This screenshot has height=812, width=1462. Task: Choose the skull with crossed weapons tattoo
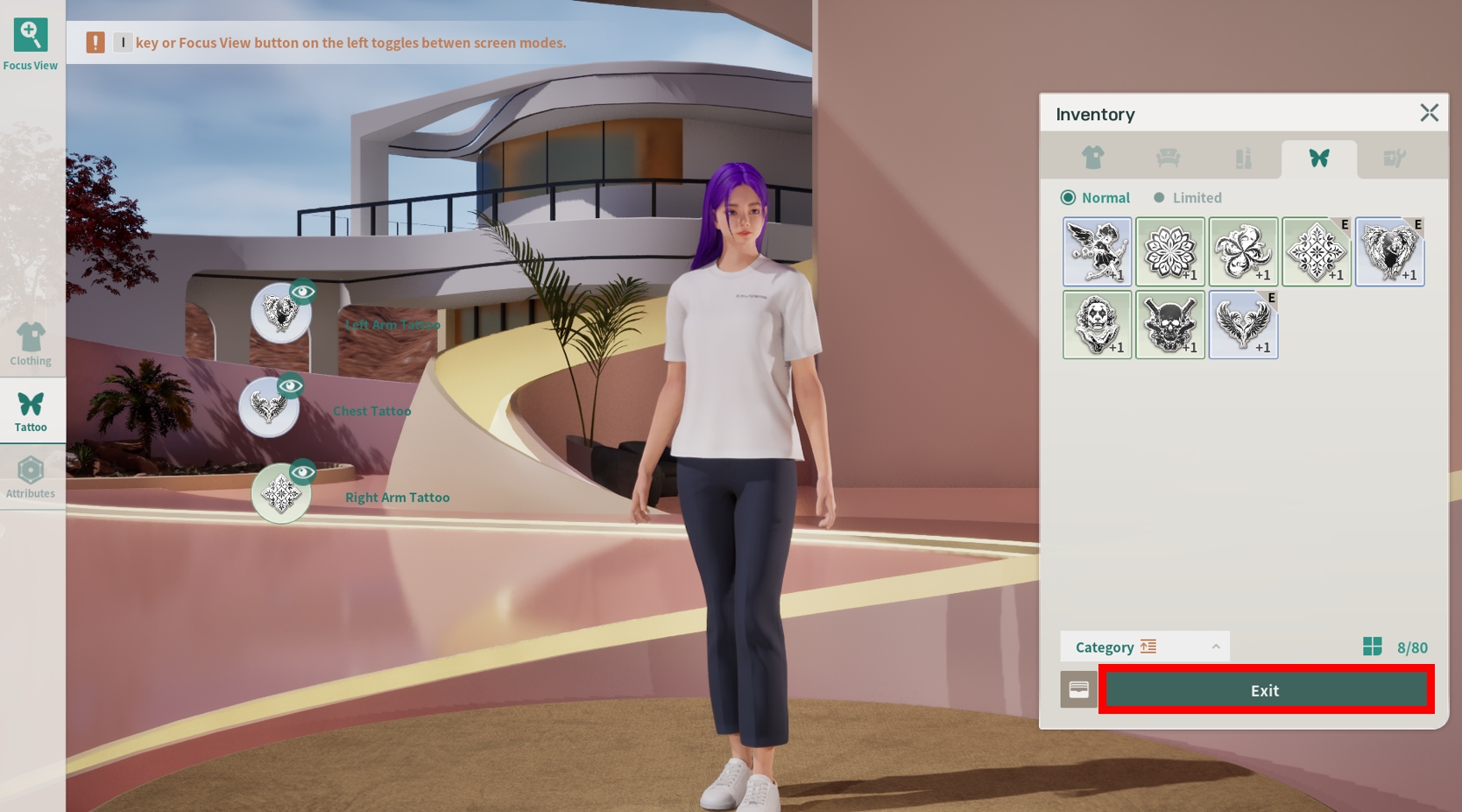[x=1170, y=325]
